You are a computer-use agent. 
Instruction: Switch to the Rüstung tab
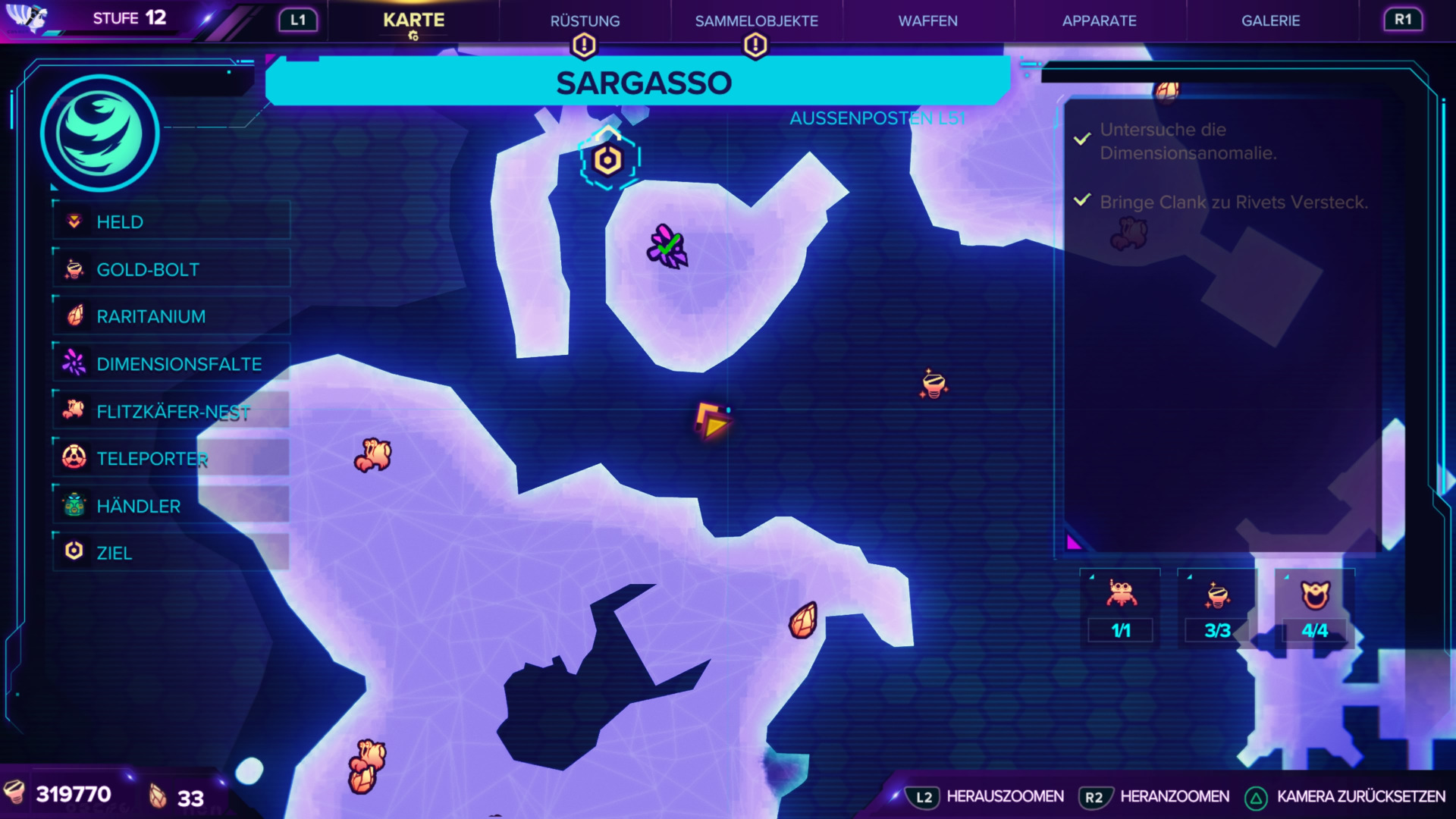click(x=585, y=21)
